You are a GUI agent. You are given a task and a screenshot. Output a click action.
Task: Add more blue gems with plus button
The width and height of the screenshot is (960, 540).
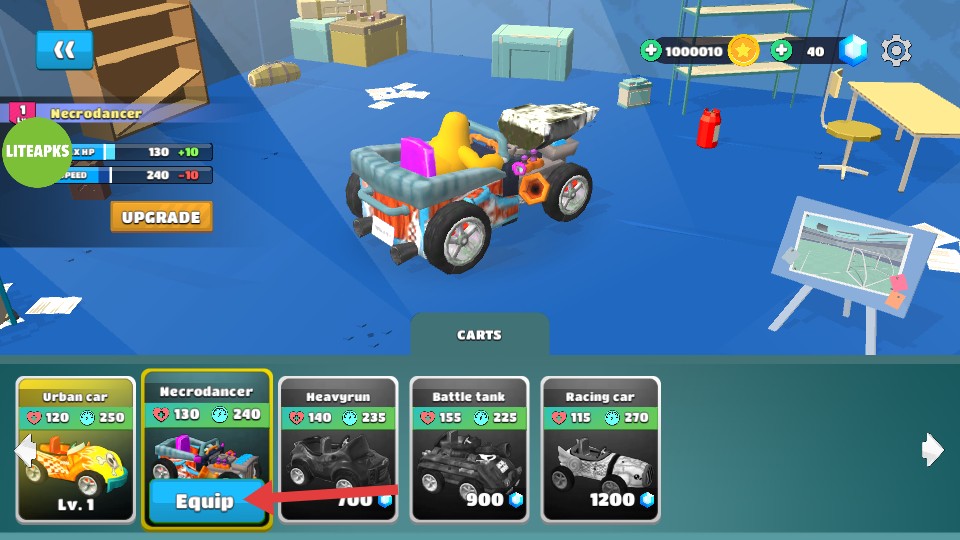click(x=781, y=50)
